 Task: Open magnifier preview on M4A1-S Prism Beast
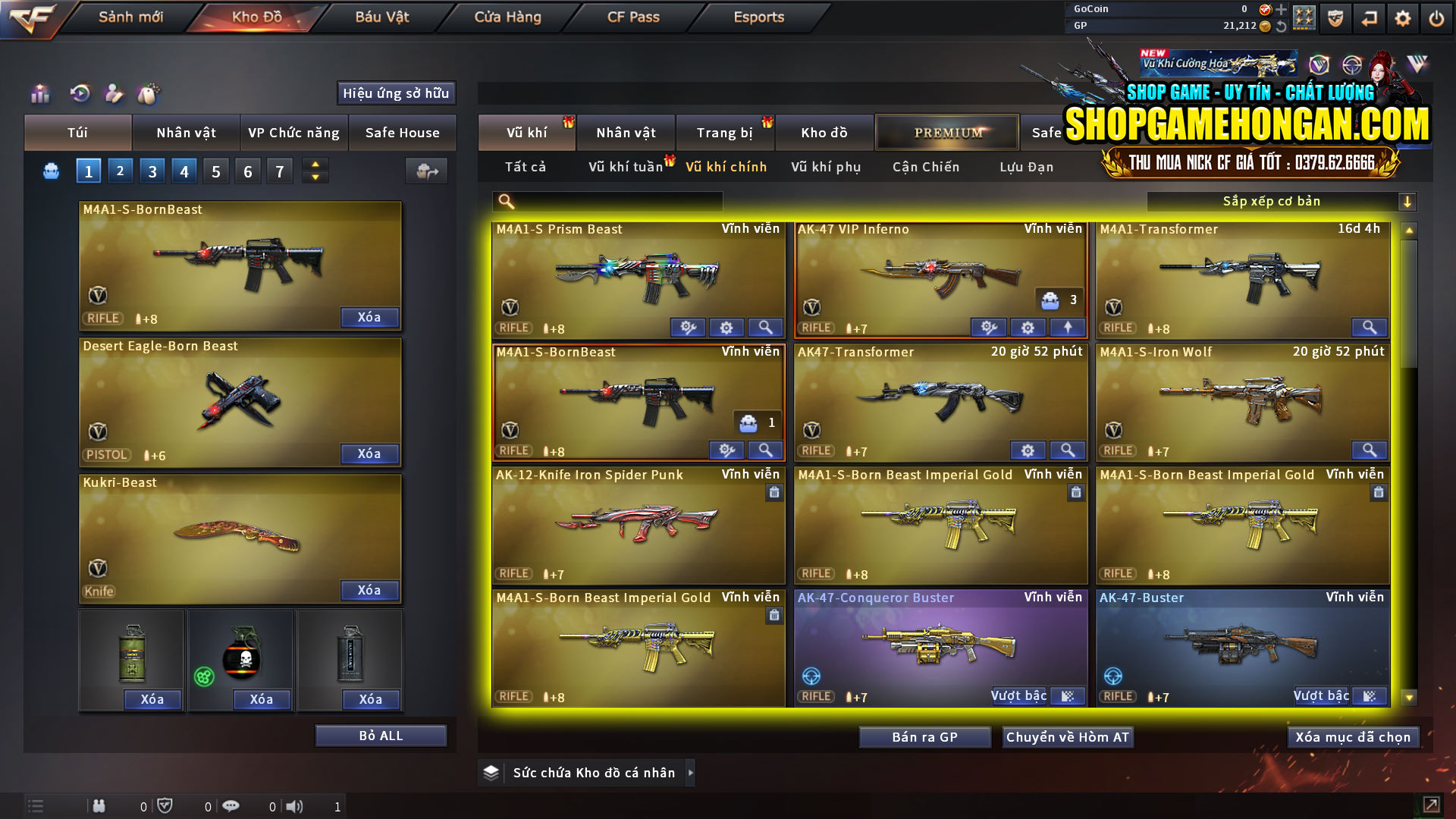pyautogui.click(x=765, y=328)
